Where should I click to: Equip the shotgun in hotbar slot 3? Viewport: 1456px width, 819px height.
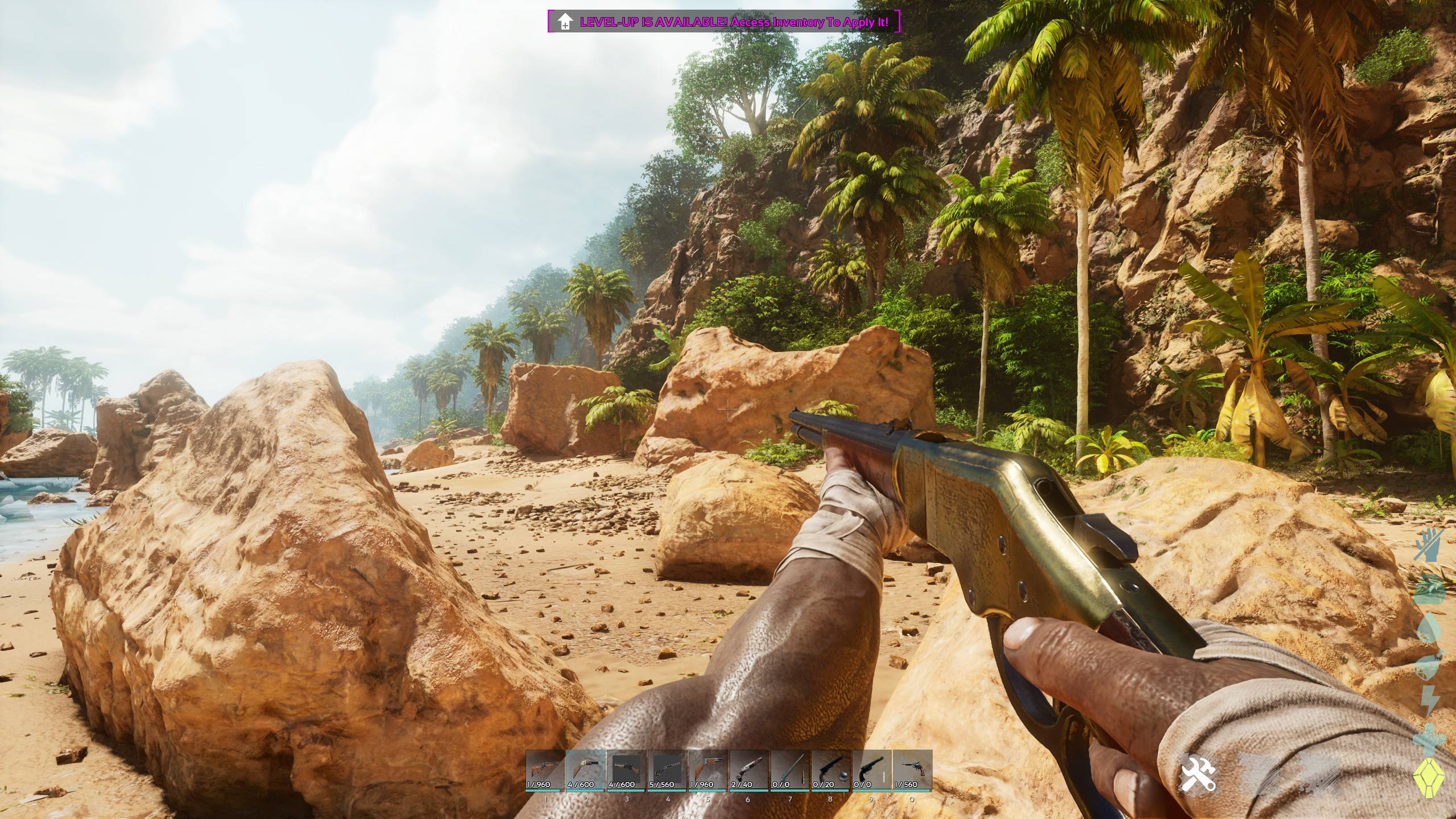click(x=627, y=770)
